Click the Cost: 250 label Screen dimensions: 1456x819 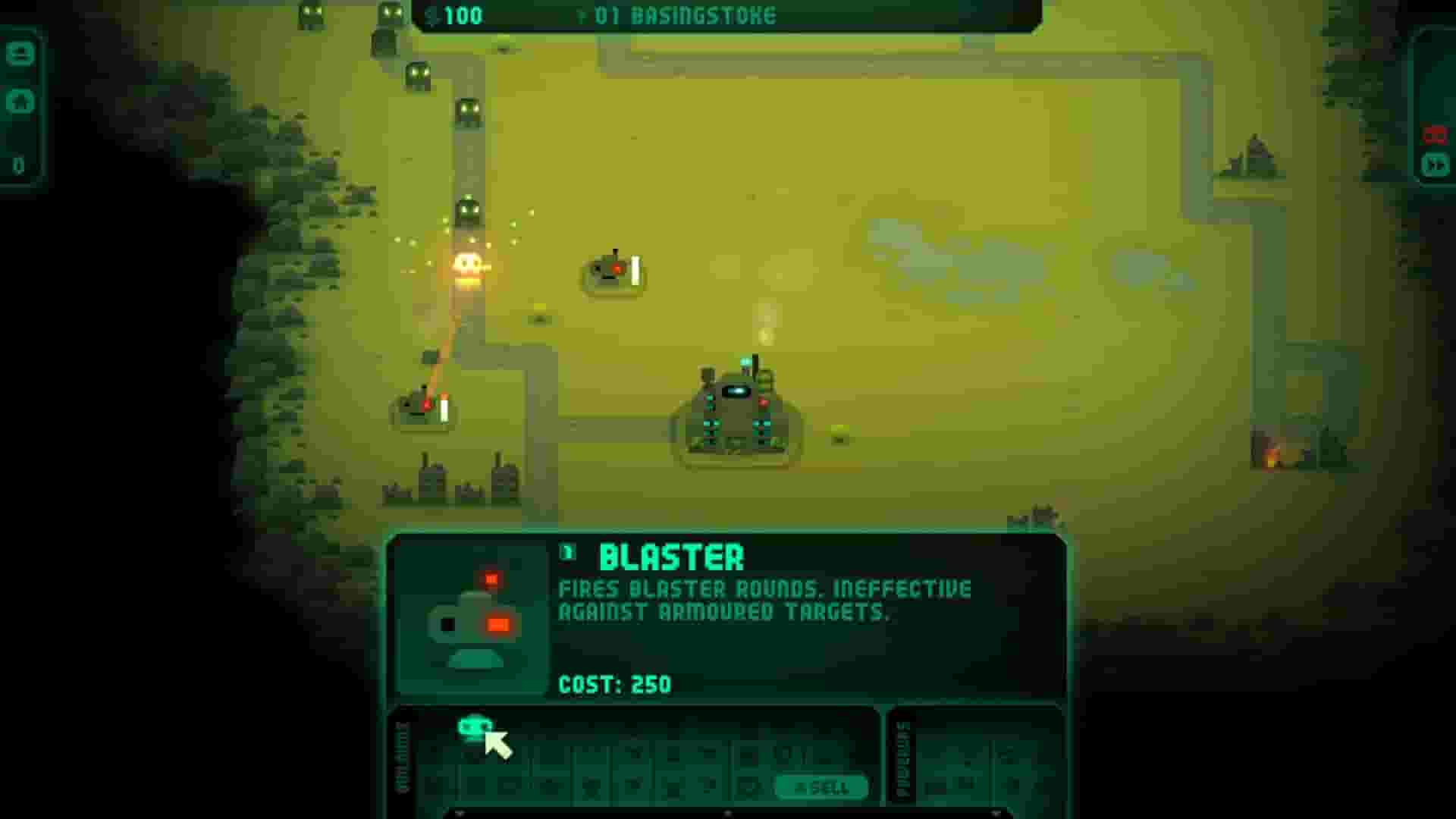tap(614, 683)
